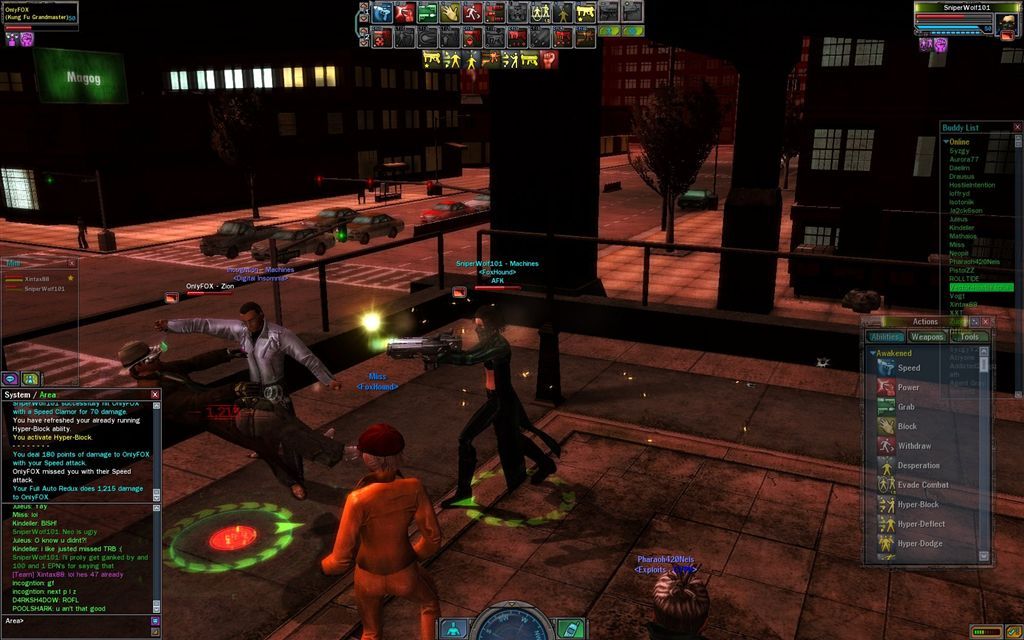Image resolution: width=1024 pixels, height=640 pixels.
Task: Select Power from the Awakened abilities
Action: 908,388
